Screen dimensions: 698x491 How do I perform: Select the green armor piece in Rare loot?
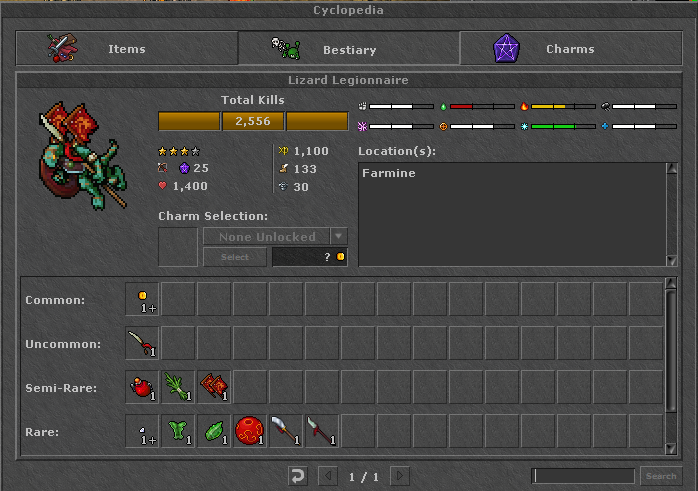(x=178, y=431)
